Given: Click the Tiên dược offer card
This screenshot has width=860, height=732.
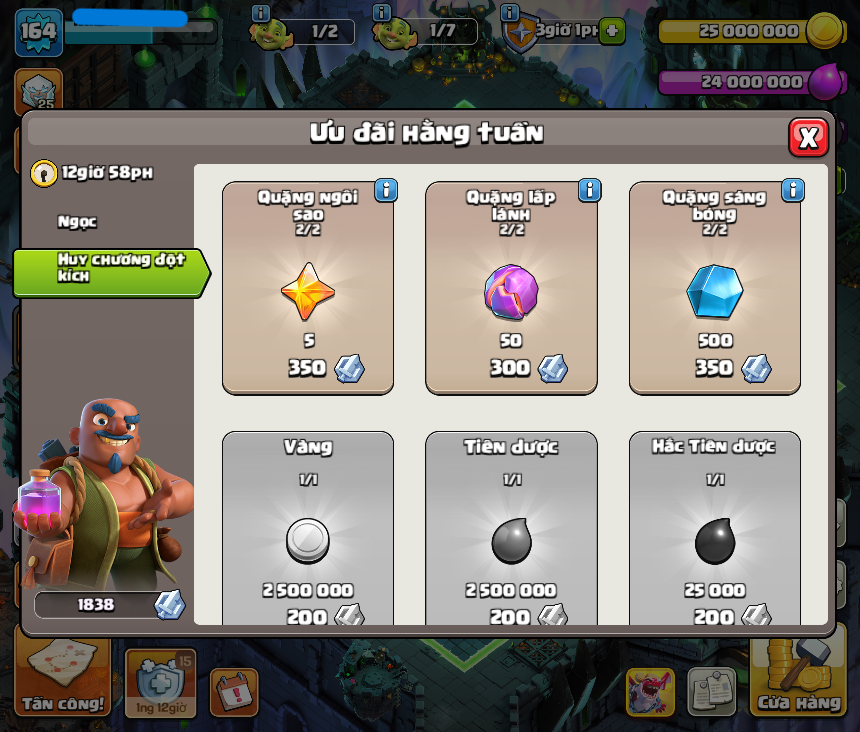Looking at the screenshot, I should pyautogui.click(x=511, y=530).
